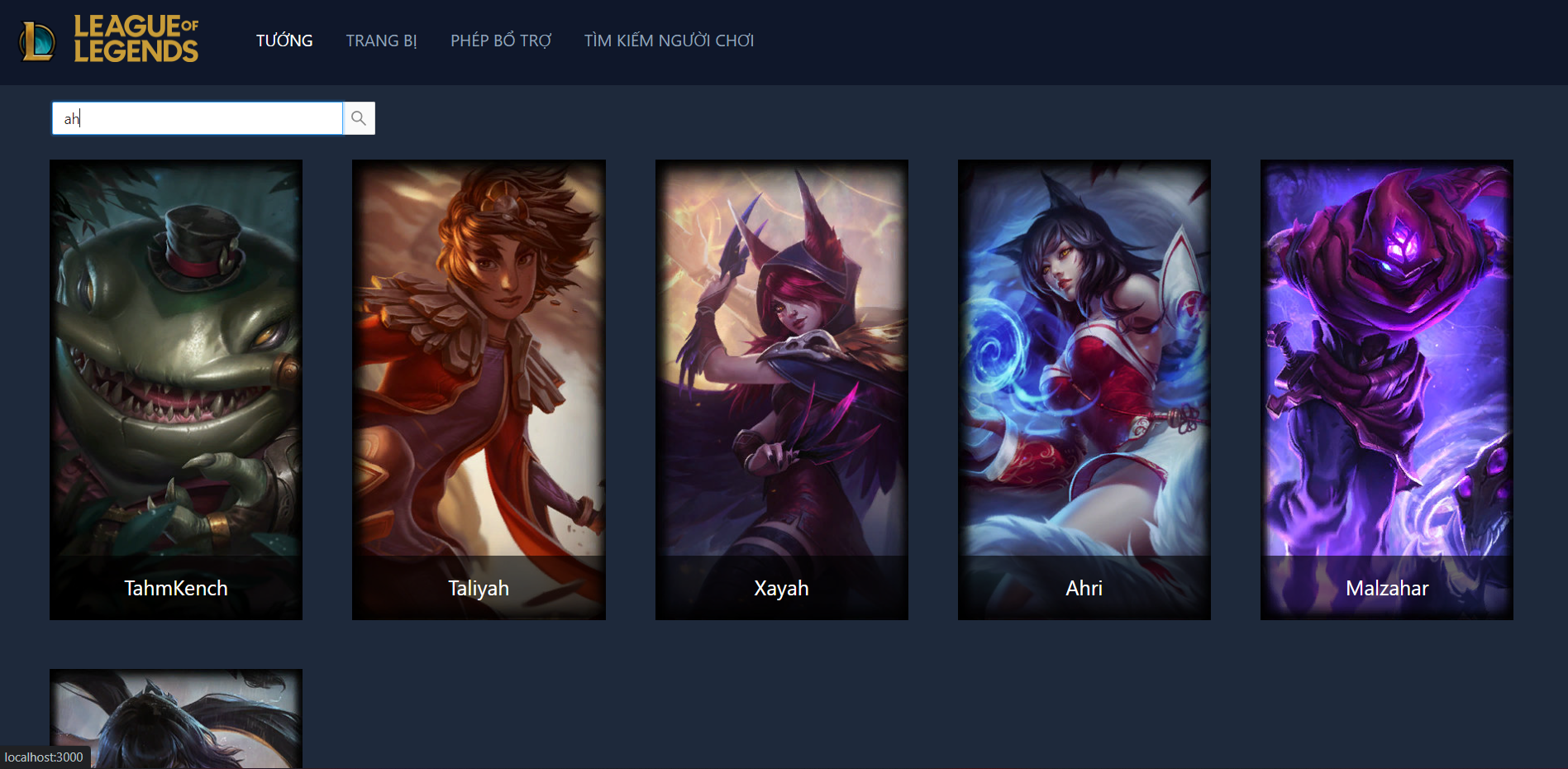Click the Ahri name label
The image size is (1568, 769).
coord(1084,588)
